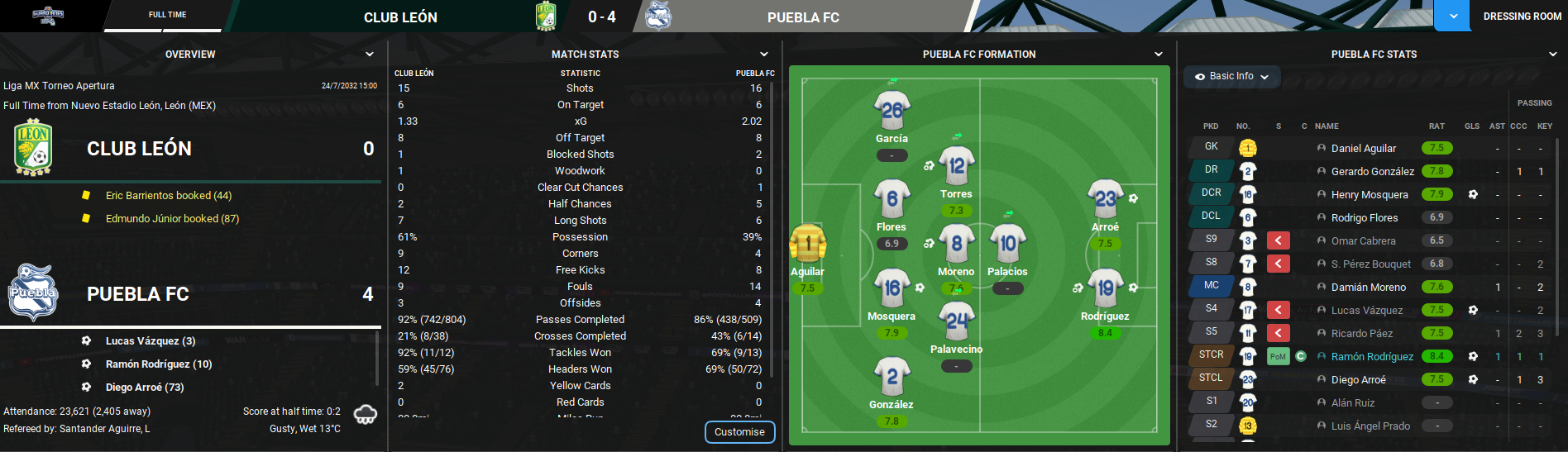Open the Dressing Room screen
Viewport: 1568px width, 452px height.
[x=1522, y=17]
